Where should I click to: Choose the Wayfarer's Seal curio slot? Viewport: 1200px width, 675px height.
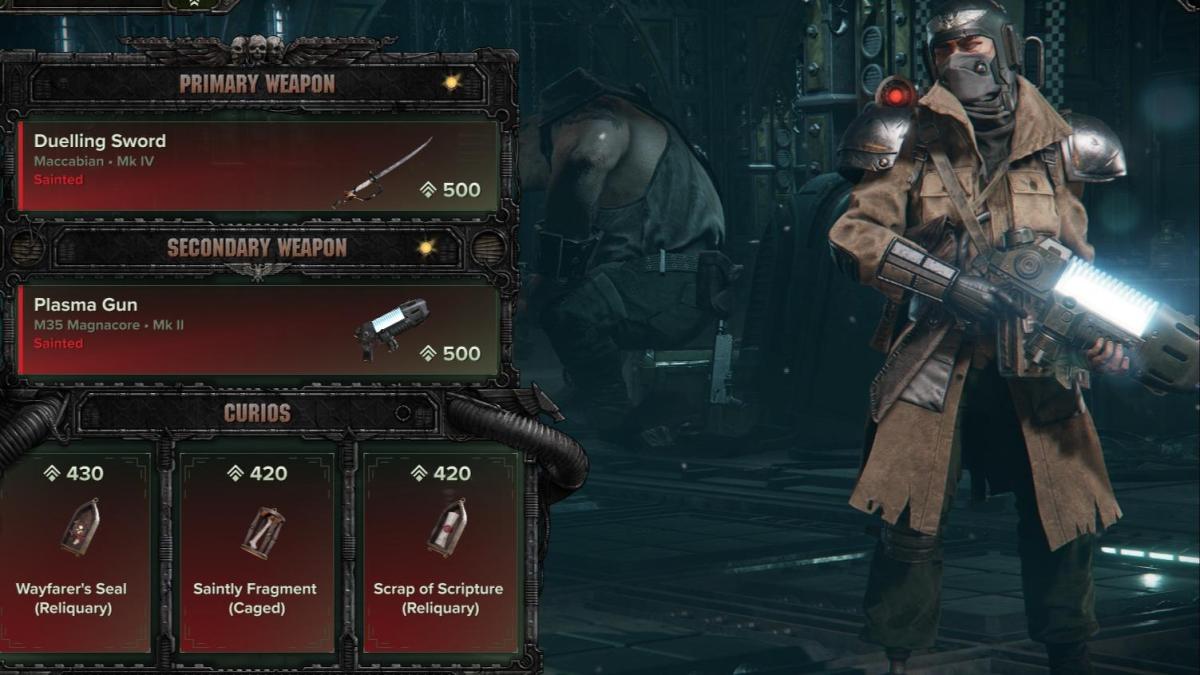[x=72, y=550]
